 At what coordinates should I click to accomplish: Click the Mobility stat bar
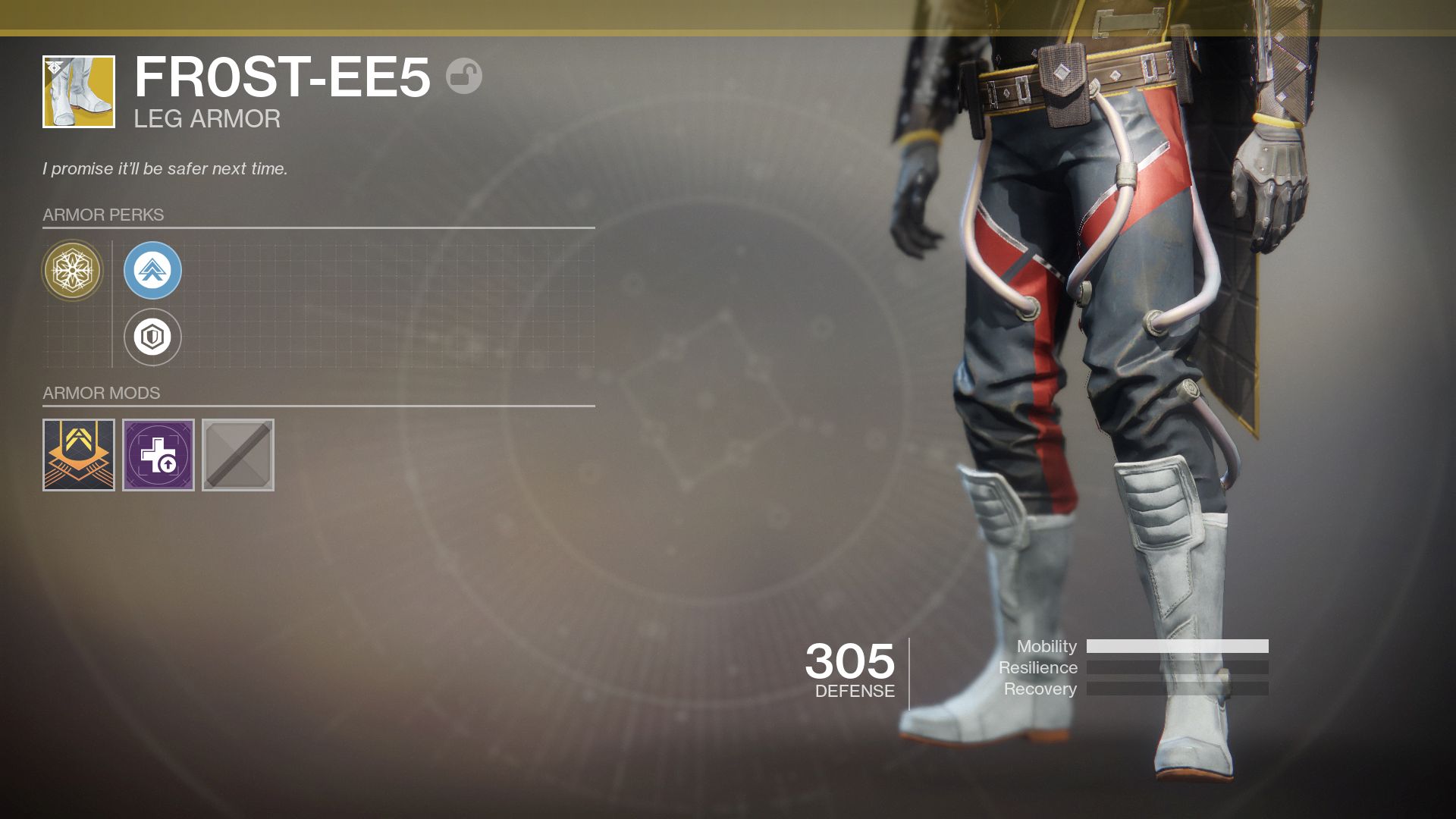pyautogui.click(x=1176, y=646)
